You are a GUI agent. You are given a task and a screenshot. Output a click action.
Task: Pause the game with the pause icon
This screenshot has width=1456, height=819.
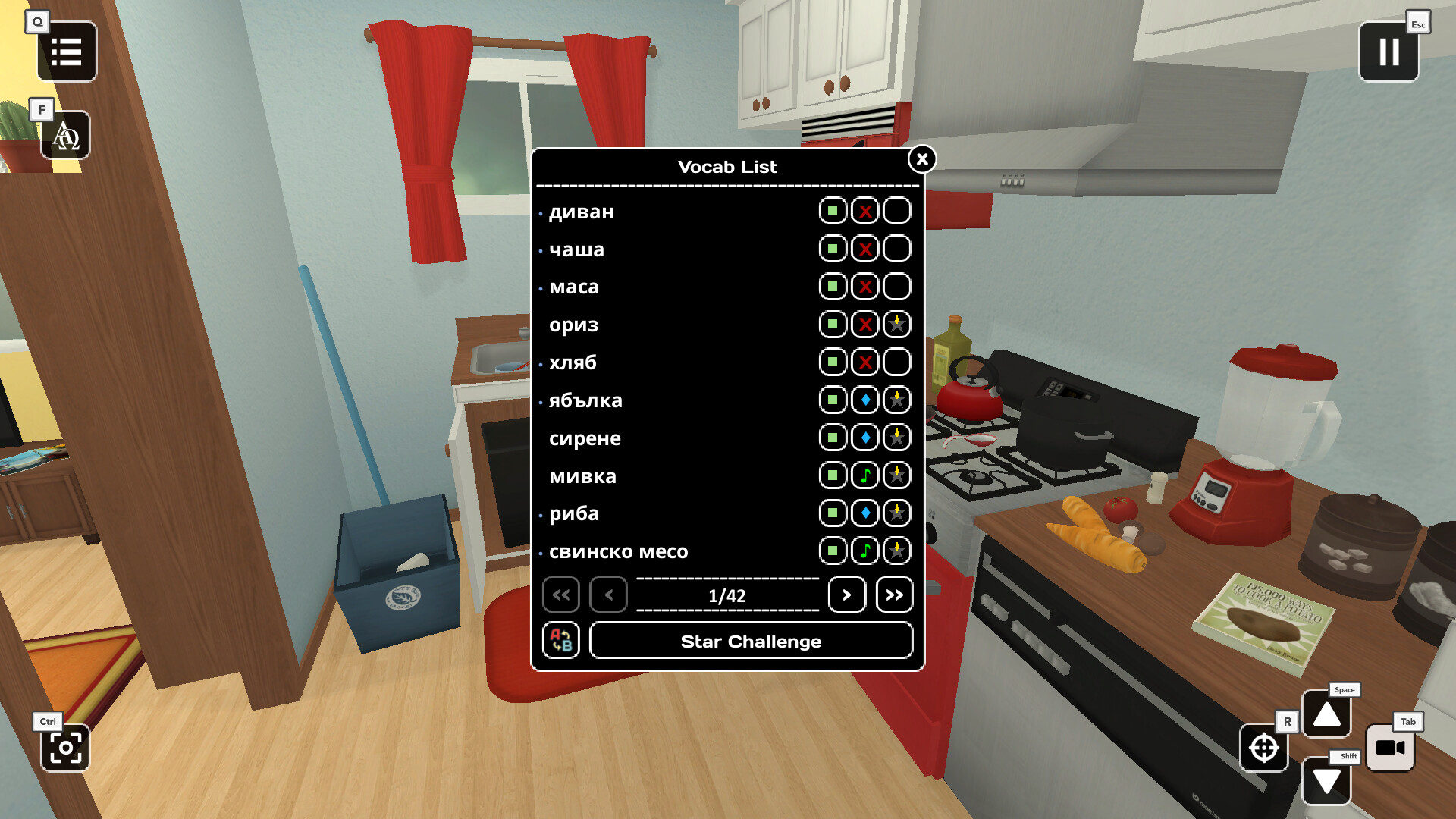pos(1389,52)
